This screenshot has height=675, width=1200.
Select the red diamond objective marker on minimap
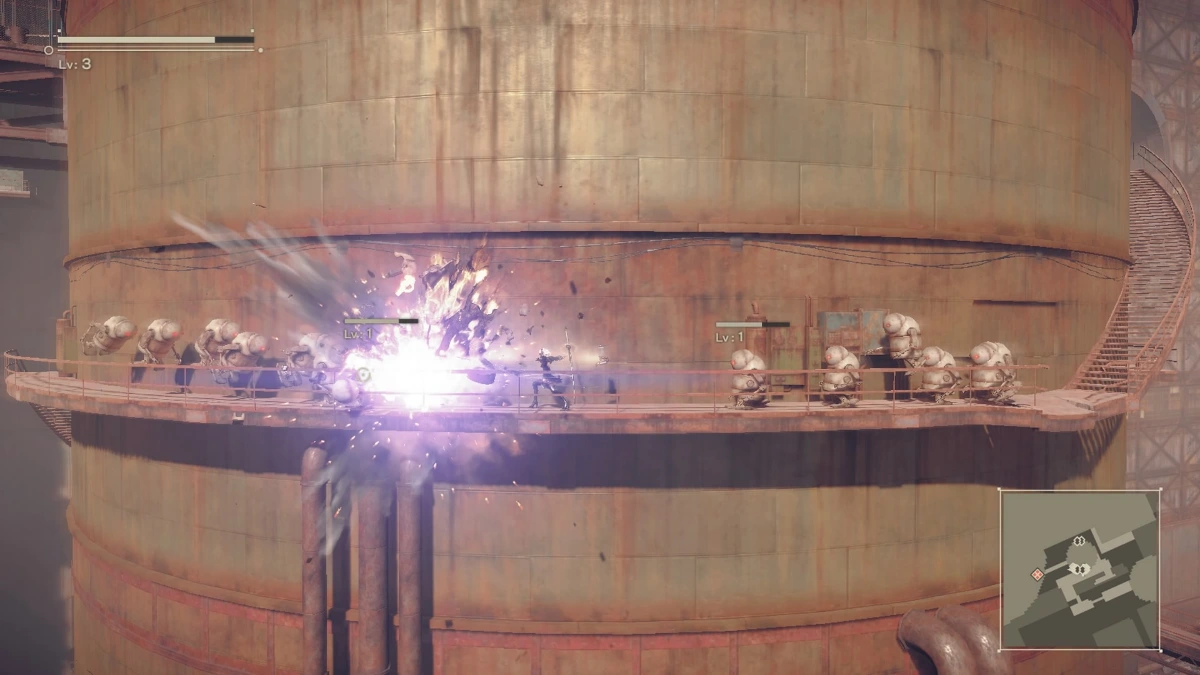click(1038, 574)
